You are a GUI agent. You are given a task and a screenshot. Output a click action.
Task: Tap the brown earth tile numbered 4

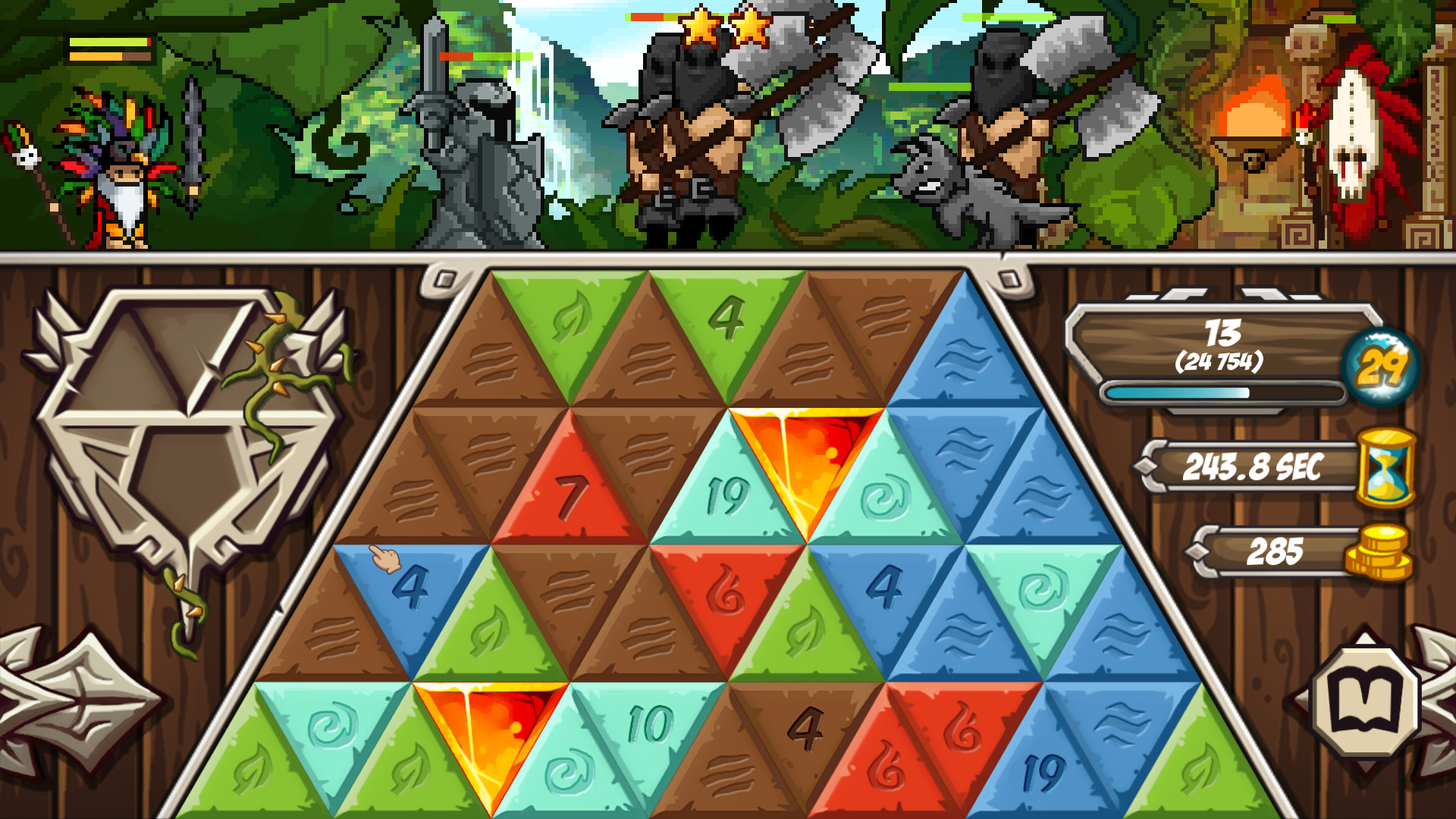click(804, 728)
